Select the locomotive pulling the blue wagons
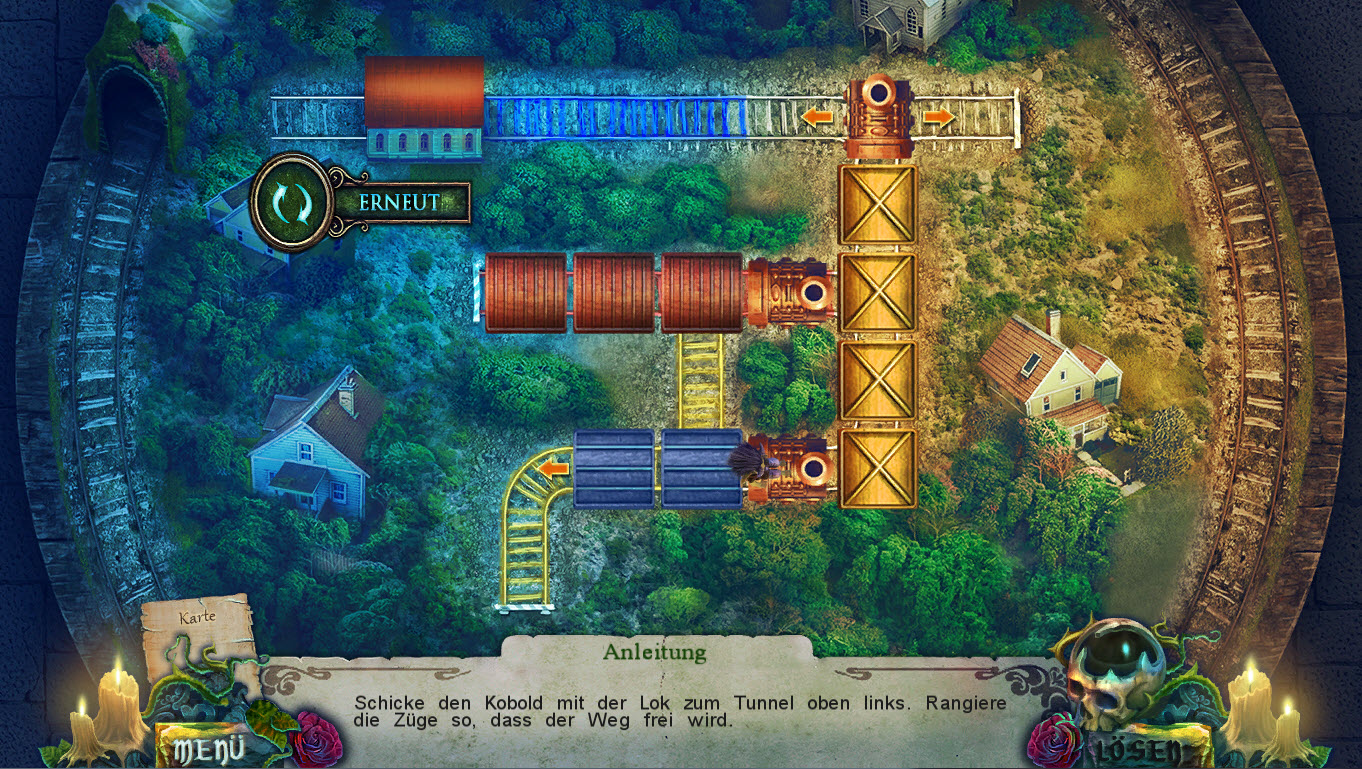This screenshot has height=769, width=1362. click(793, 467)
